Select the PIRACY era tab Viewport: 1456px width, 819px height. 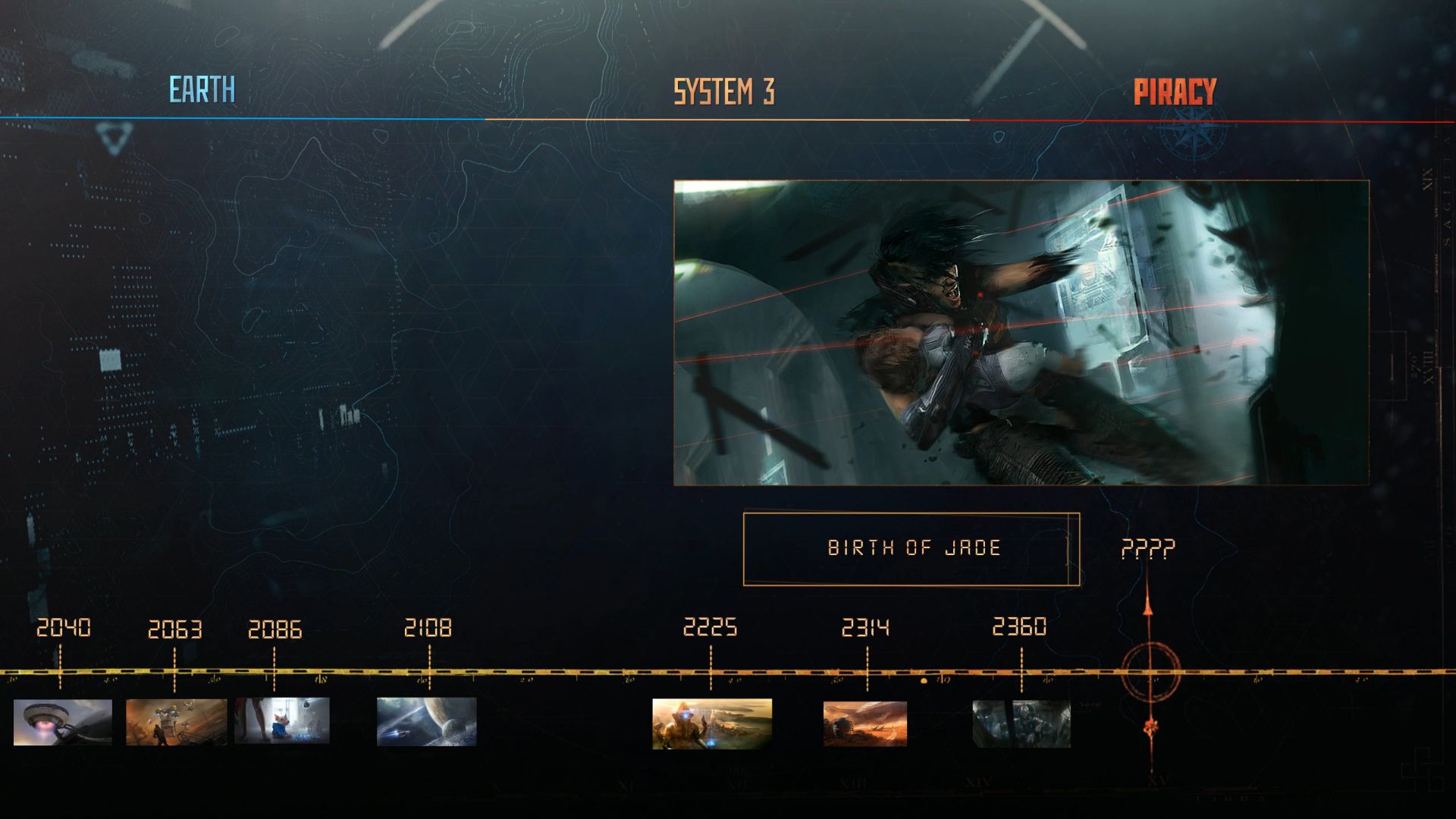click(x=1175, y=92)
